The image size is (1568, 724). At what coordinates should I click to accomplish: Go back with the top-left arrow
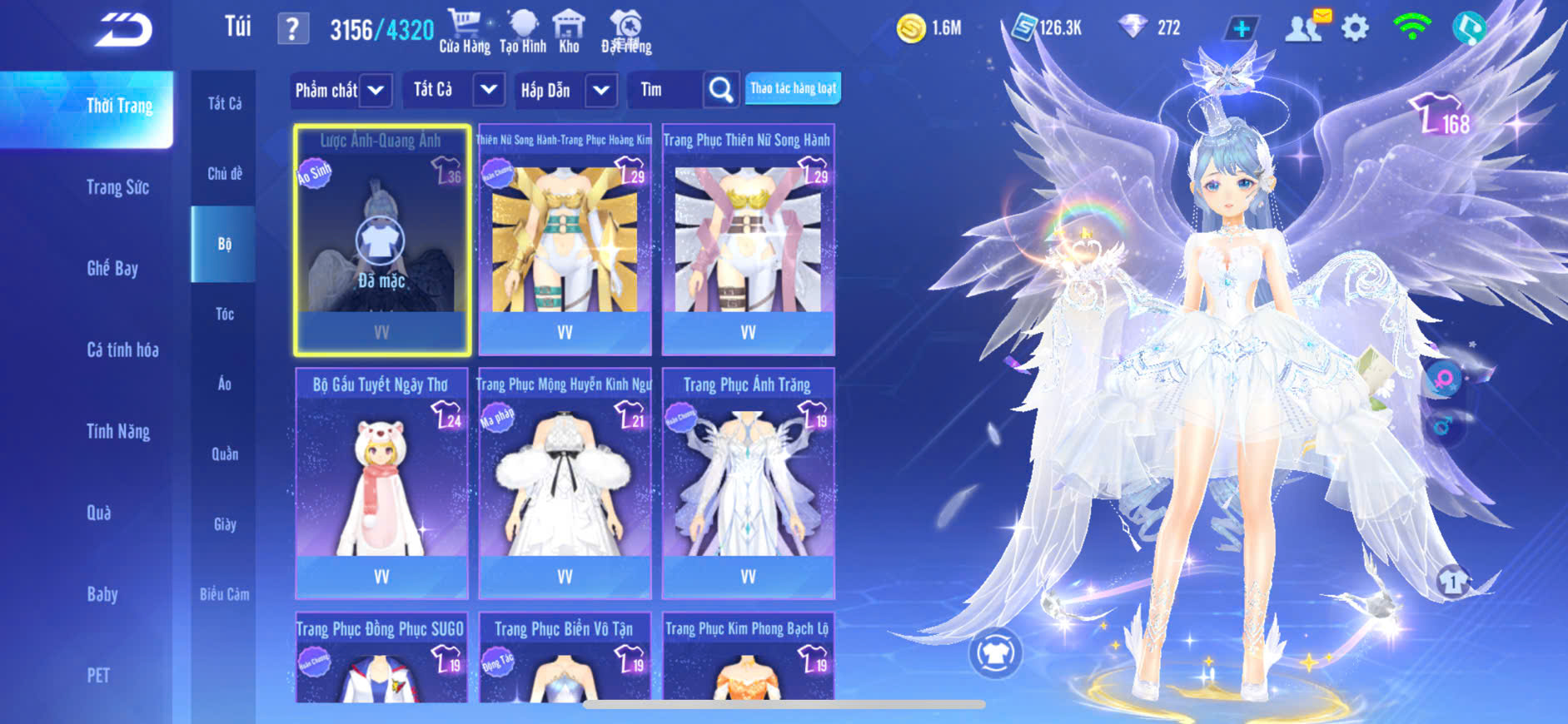pyautogui.click(x=123, y=30)
